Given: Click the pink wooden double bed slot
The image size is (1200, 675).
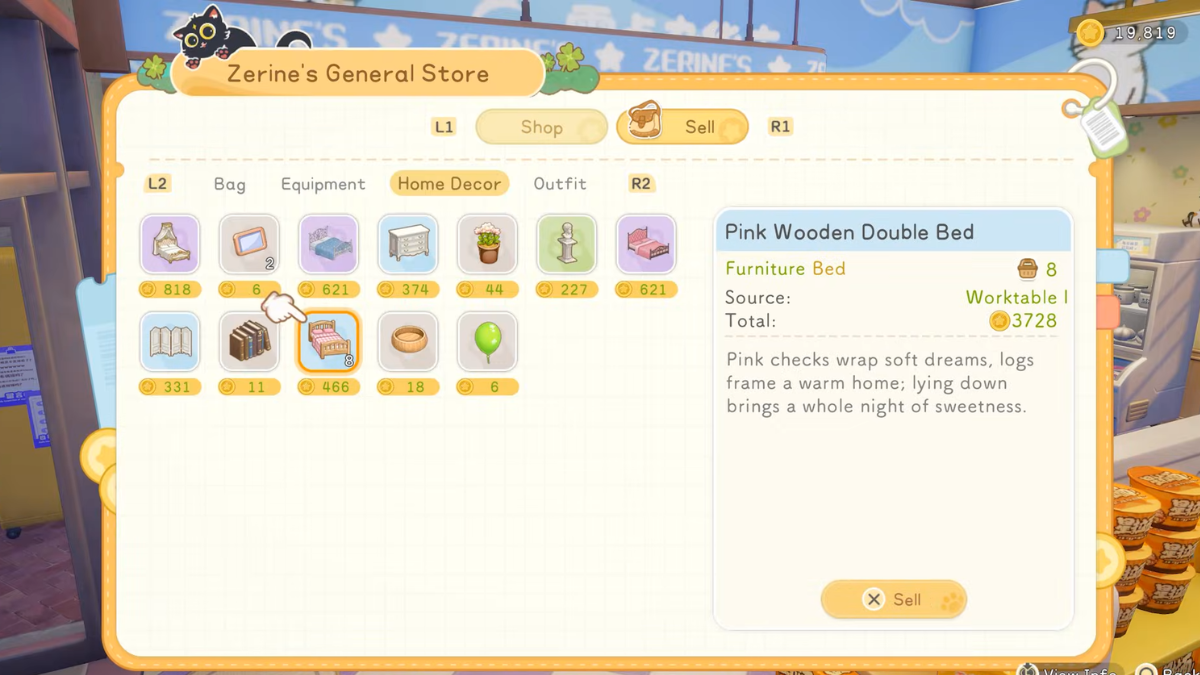Looking at the screenshot, I should 328,342.
